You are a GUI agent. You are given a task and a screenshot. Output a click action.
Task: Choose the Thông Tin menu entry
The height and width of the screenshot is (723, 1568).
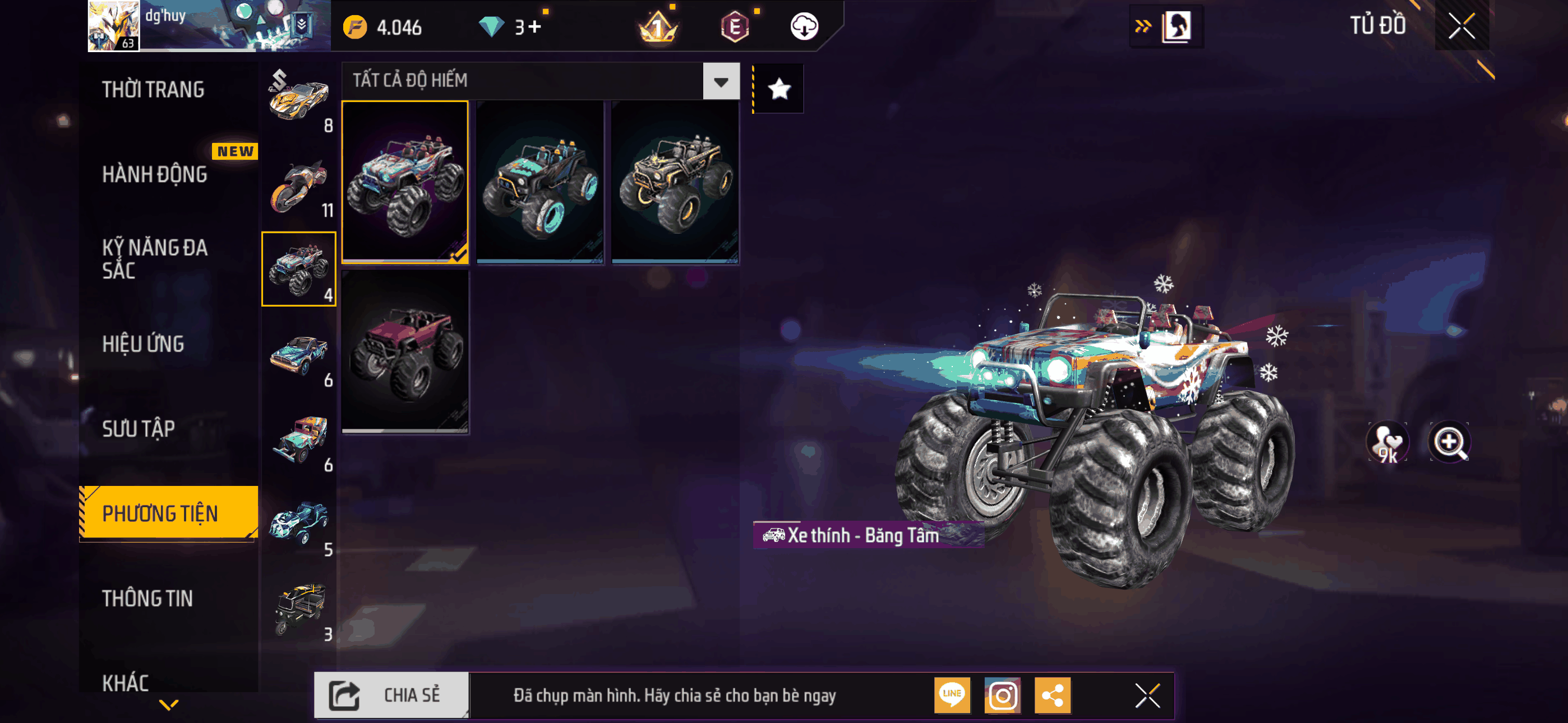click(147, 598)
